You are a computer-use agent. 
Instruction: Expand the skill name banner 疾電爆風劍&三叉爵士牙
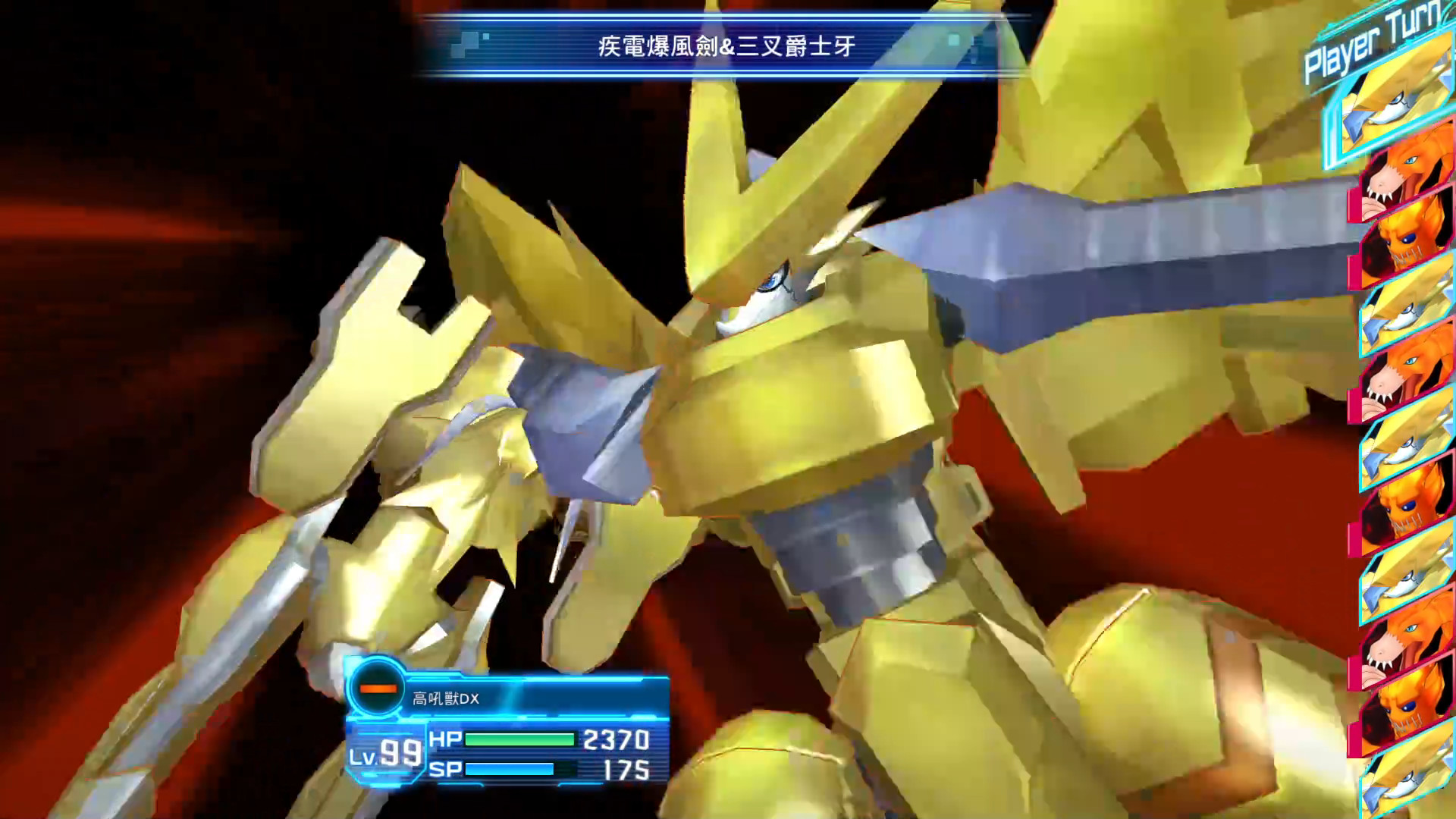pyautogui.click(x=724, y=45)
